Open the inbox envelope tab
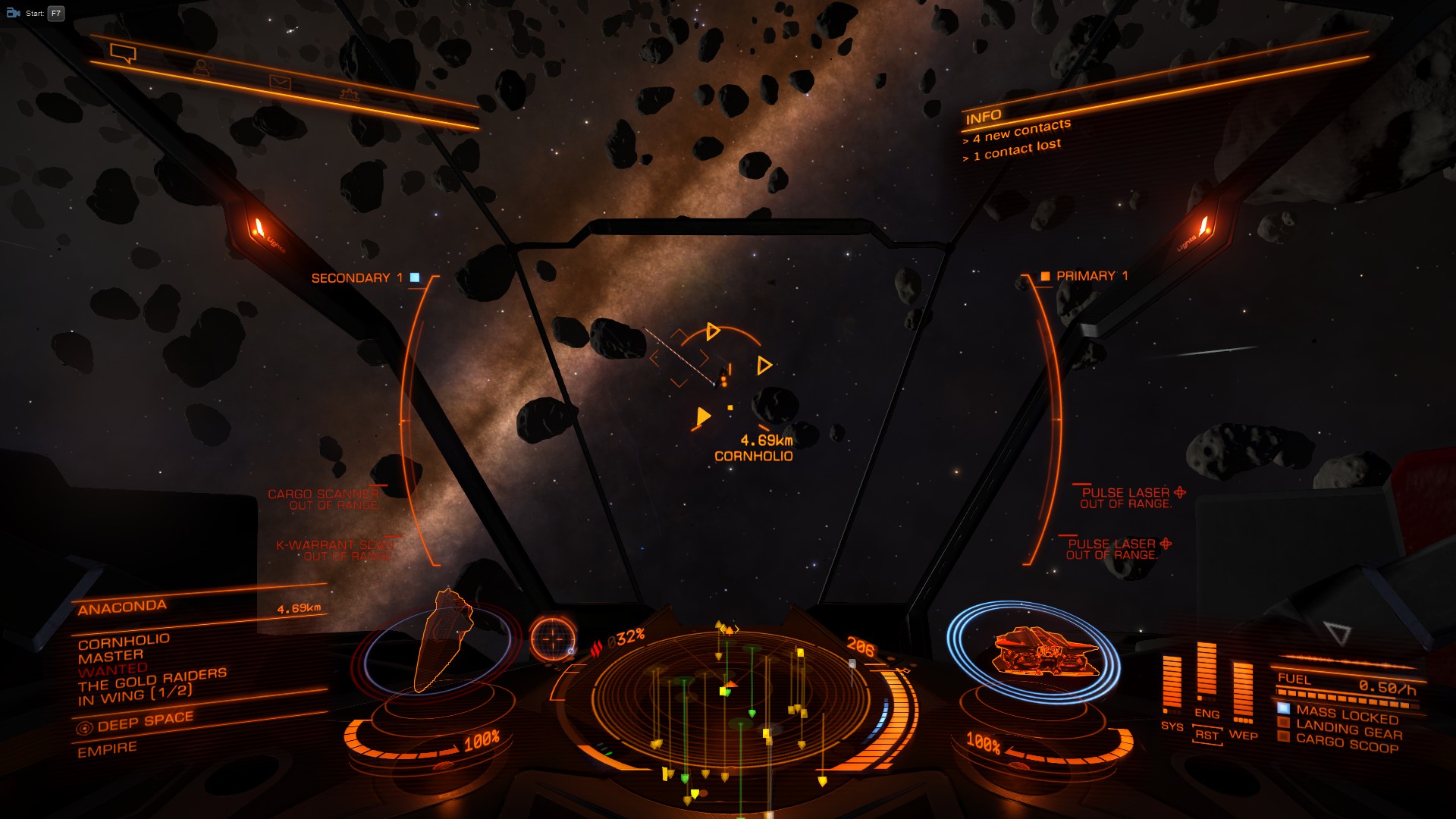The image size is (1456, 819). (280, 83)
